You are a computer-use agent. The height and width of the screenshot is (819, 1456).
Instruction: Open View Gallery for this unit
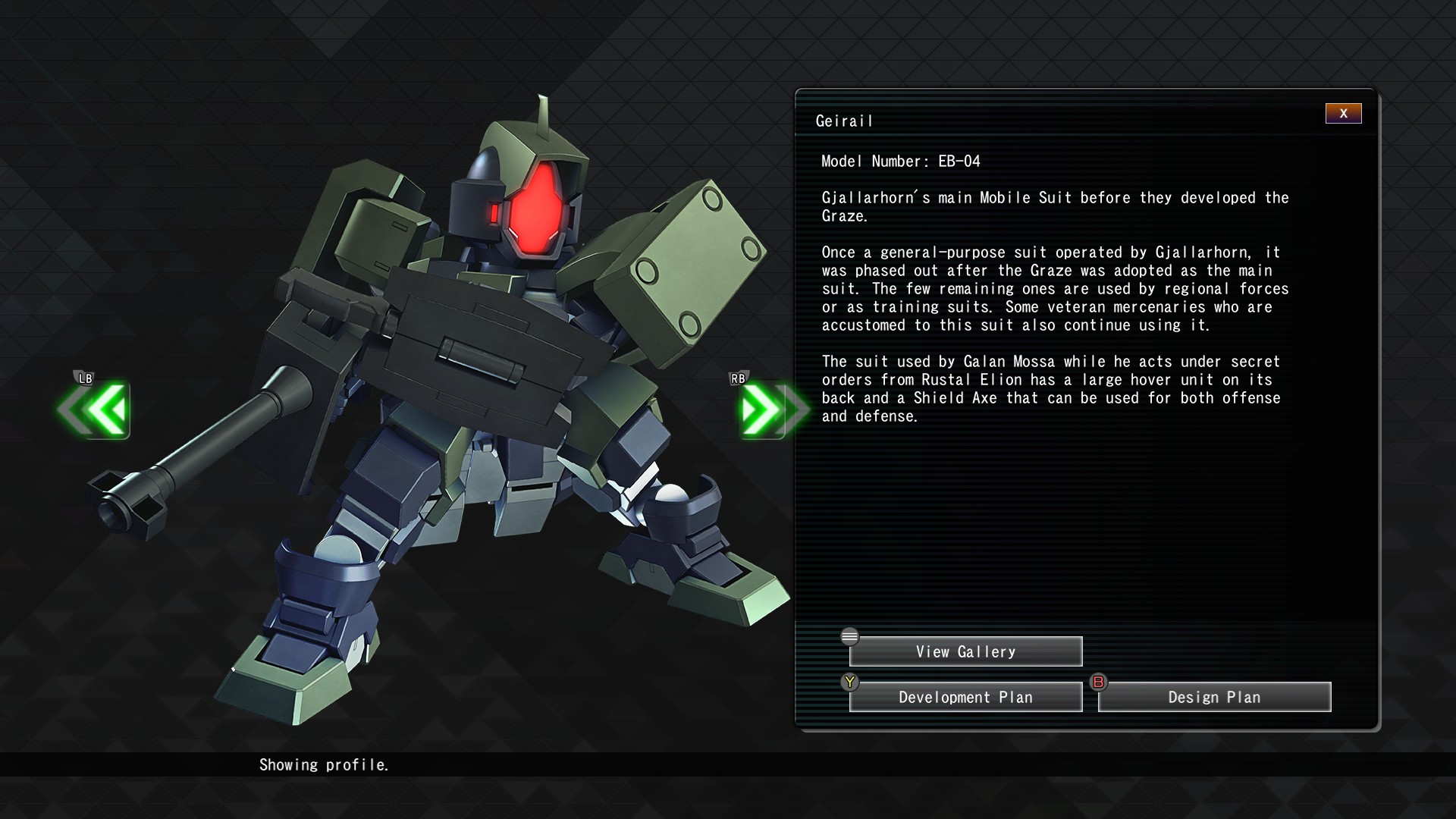tap(965, 651)
